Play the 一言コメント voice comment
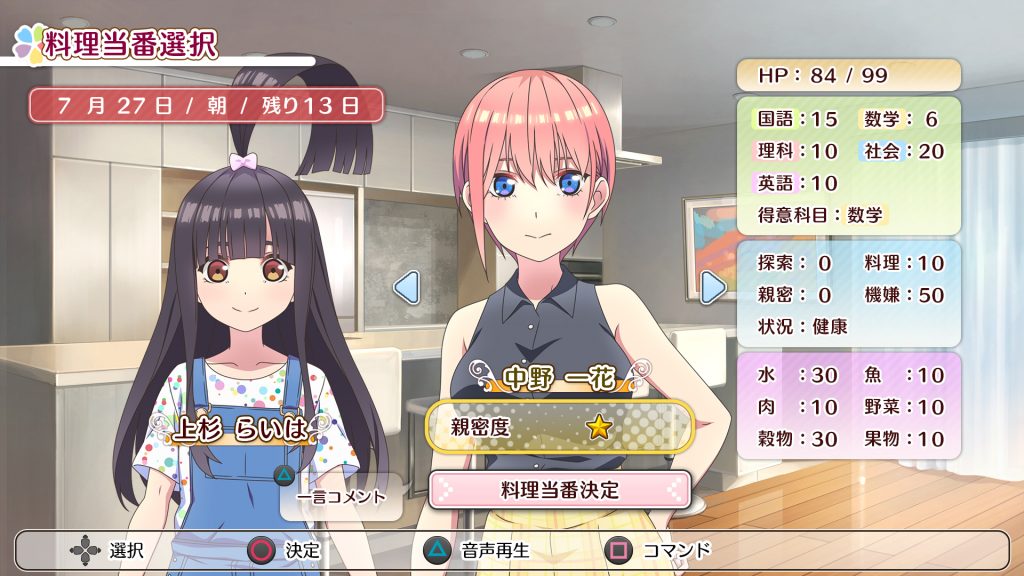The height and width of the screenshot is (576, 1024). pyautogui.click(x=341, y=496)
